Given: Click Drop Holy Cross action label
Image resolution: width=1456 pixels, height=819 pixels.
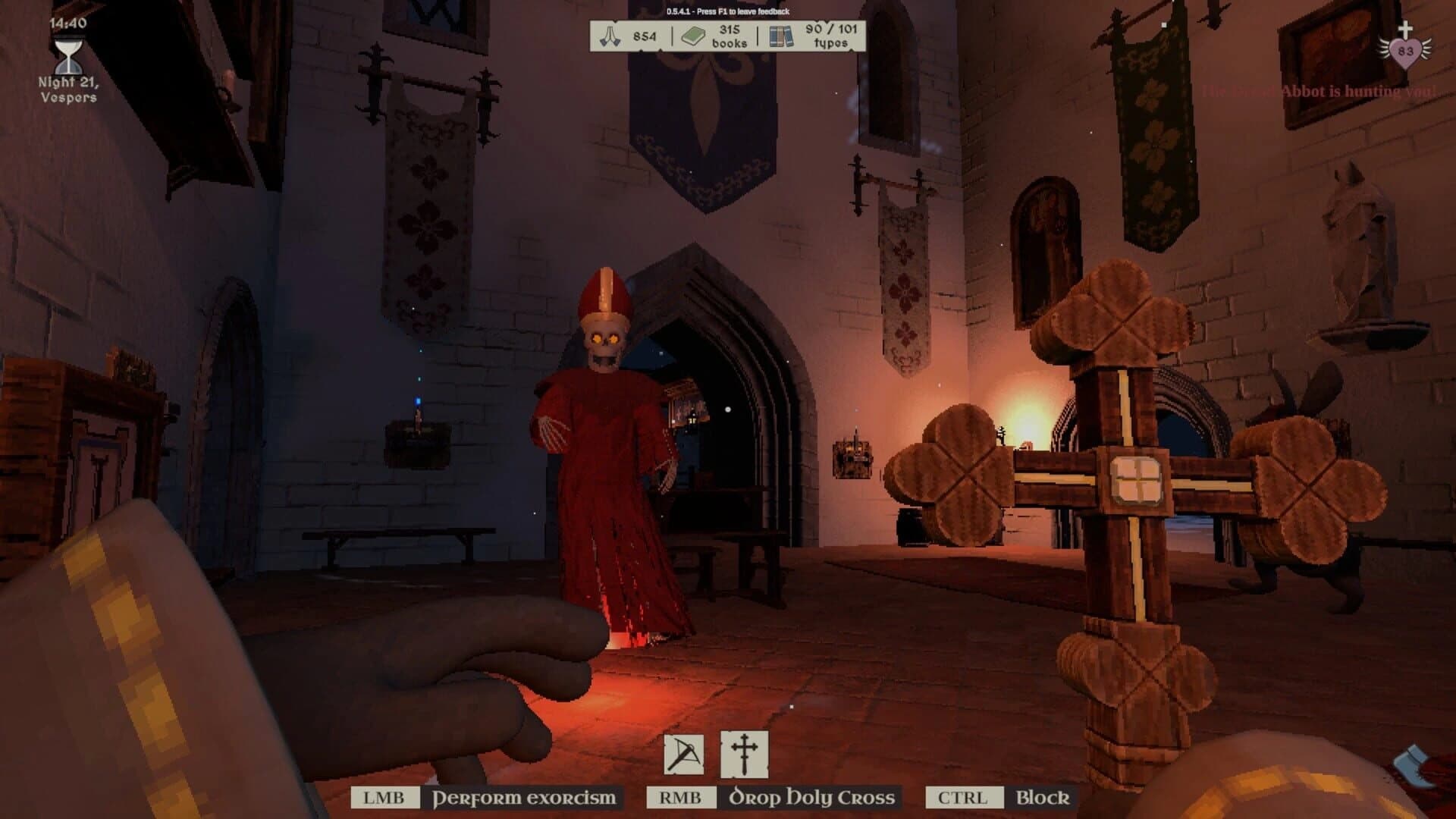Looking at the screenshot, I should [x=811, y=798].
